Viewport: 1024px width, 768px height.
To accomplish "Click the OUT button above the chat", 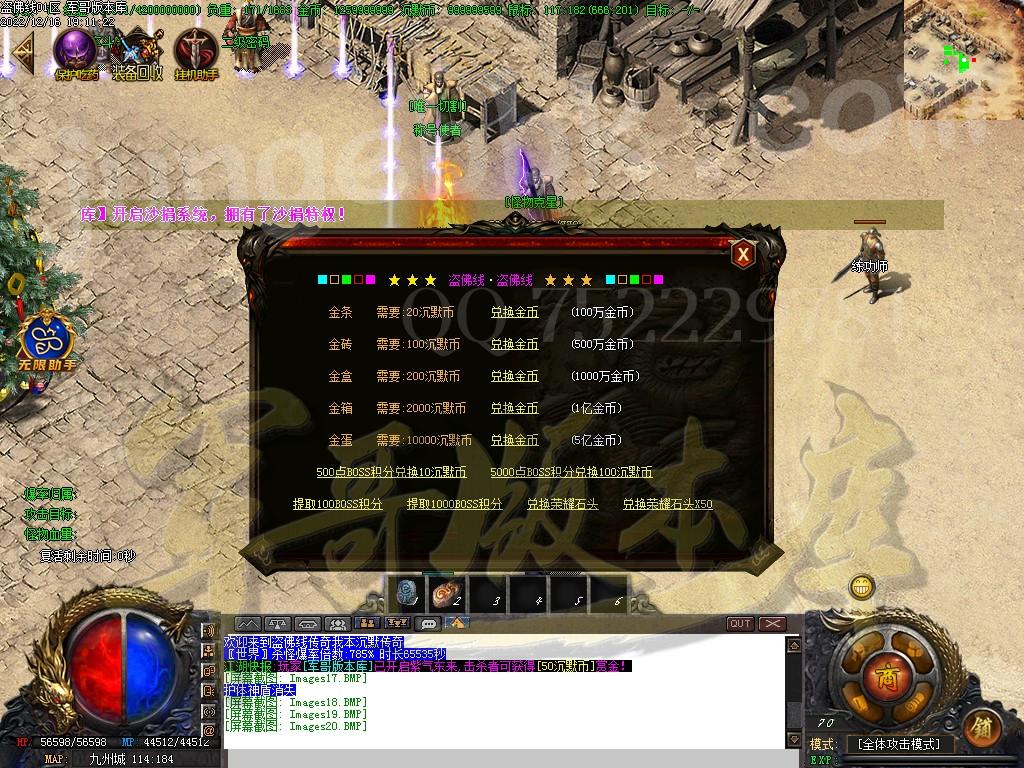I will click(x=740, y=623).
